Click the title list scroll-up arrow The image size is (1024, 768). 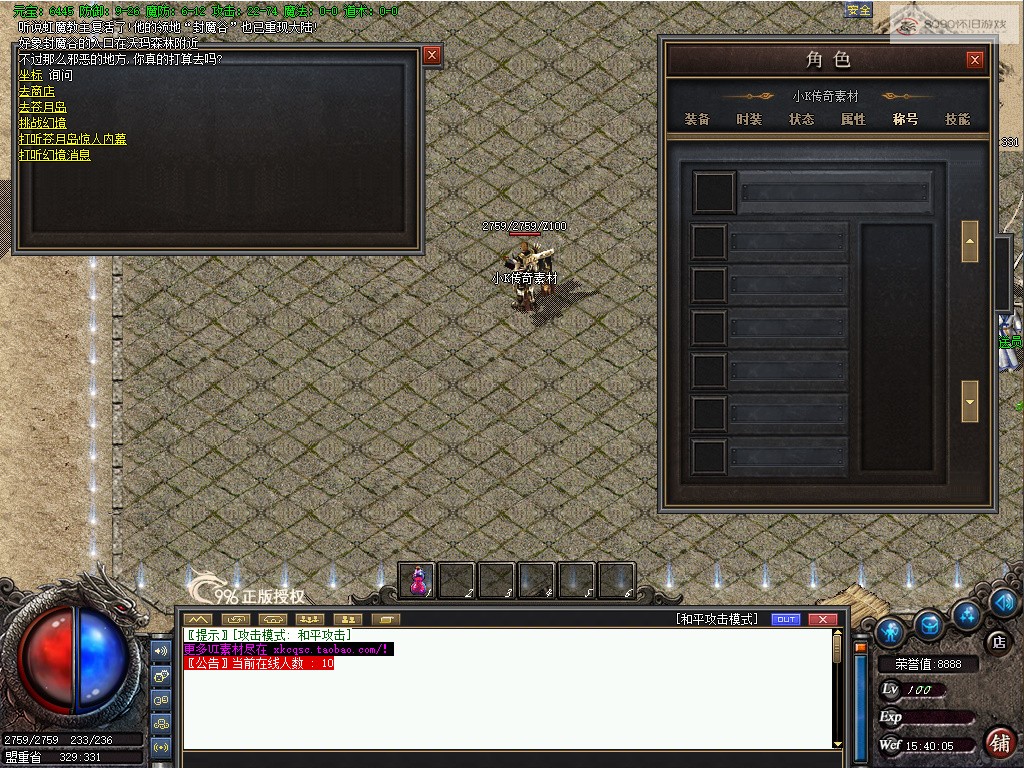point(969,241)
